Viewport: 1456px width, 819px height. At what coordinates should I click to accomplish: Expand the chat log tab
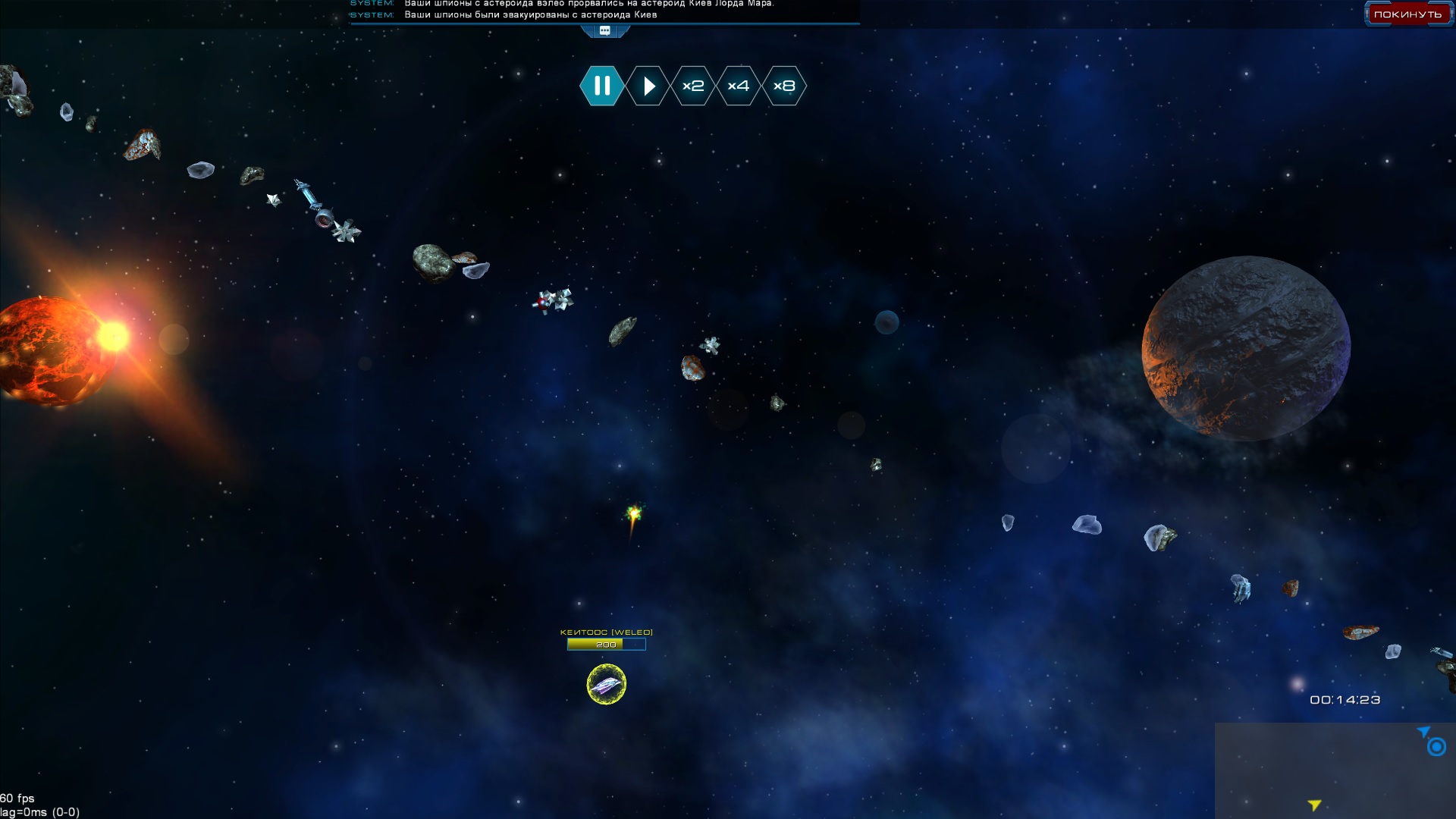[x=605, y=31]
